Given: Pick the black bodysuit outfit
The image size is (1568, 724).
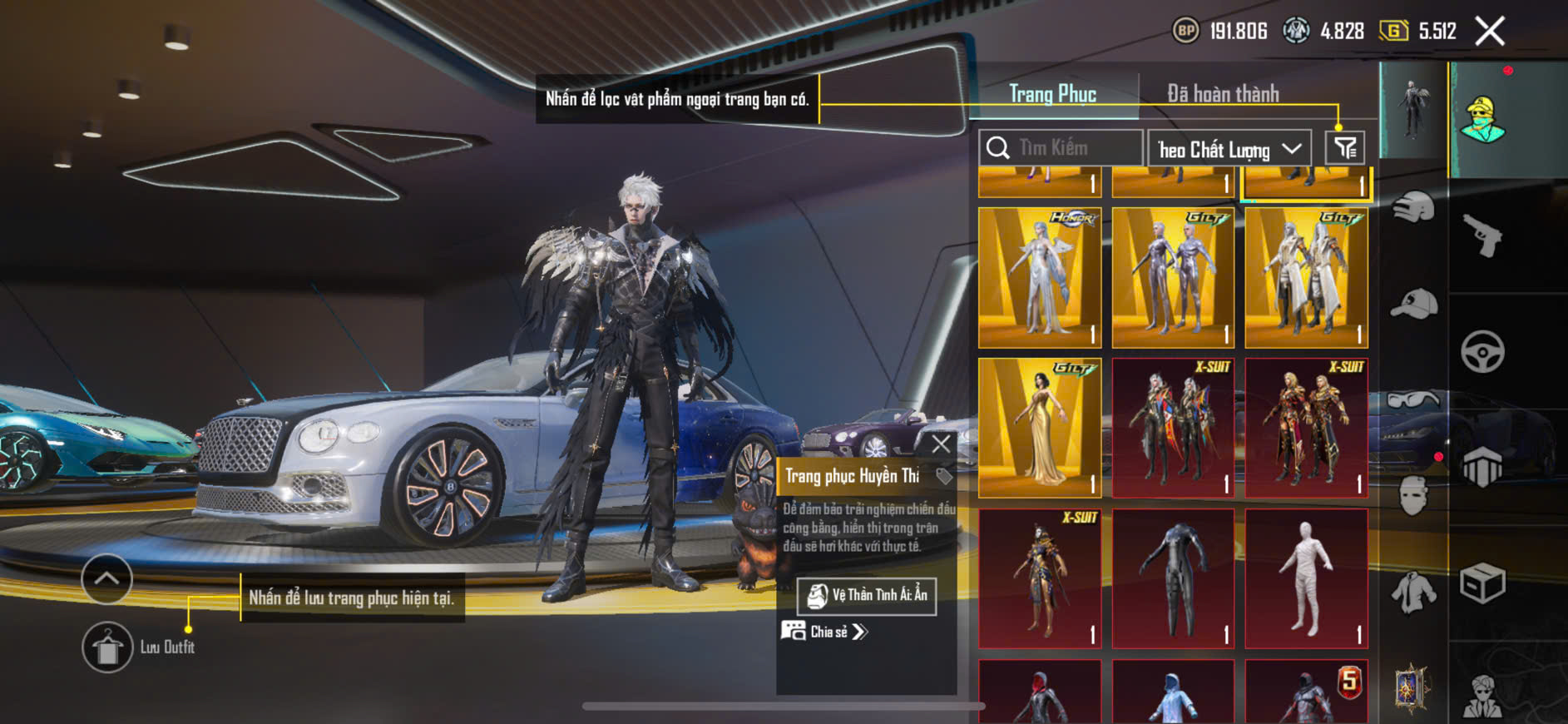Looking at the screenshot, I should pyautogui.click(x=1173, y=578).
